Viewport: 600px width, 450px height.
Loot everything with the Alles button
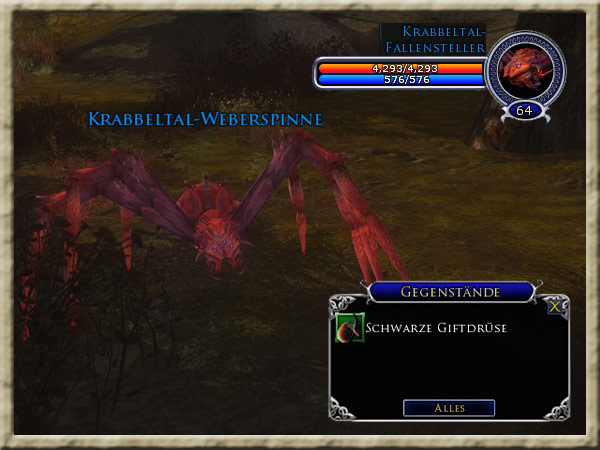[x=449, y=408]
